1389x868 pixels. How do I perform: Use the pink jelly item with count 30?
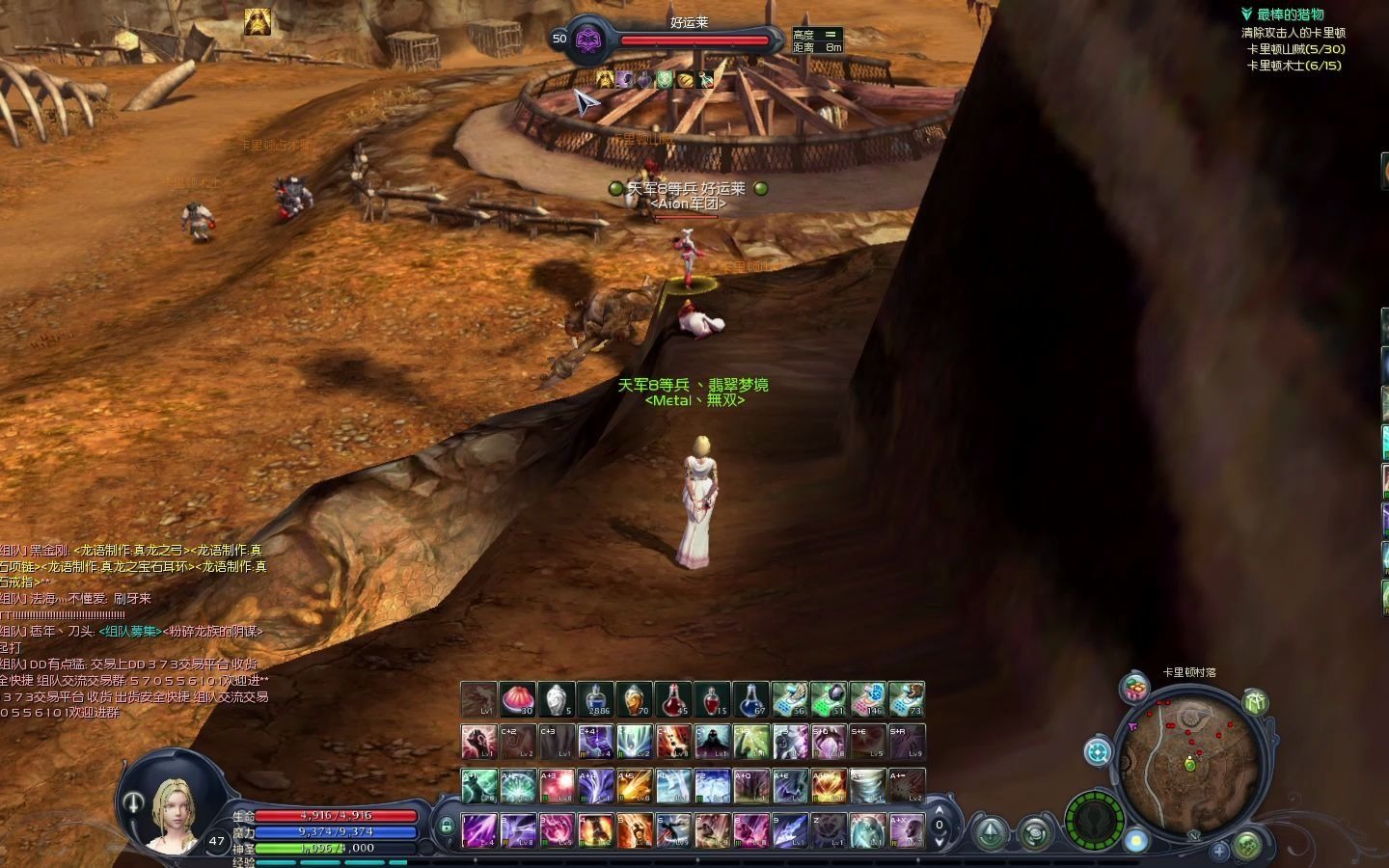(x=518, y=699)
